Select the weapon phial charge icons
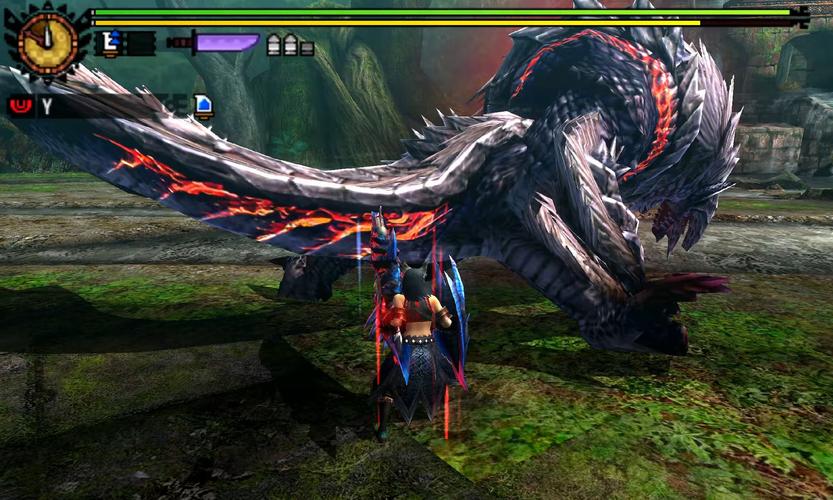Screen dimensions: 833x500 tap(290, 45)
